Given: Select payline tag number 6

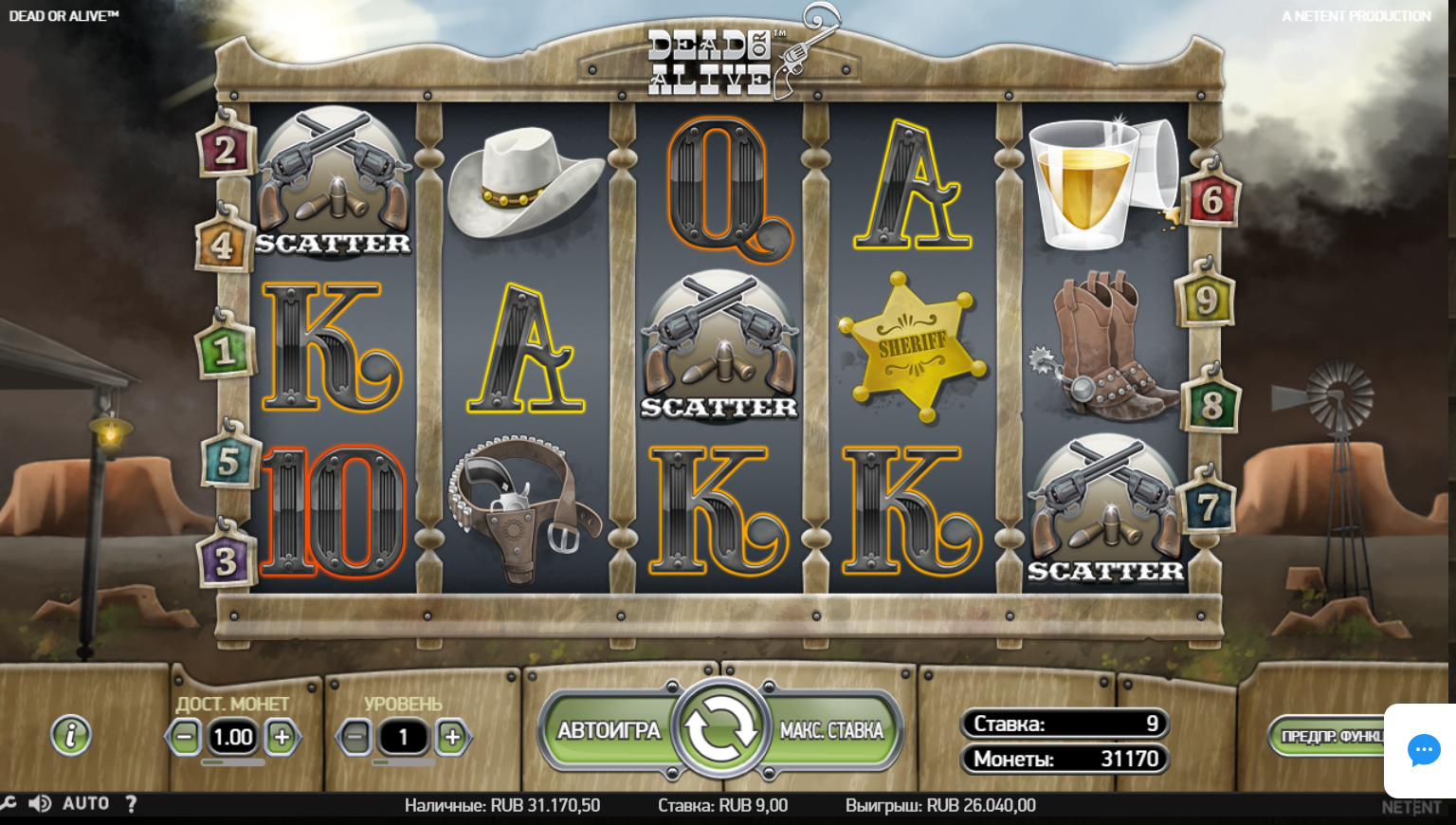Looking at the screenshot, I should point(1211,200).
